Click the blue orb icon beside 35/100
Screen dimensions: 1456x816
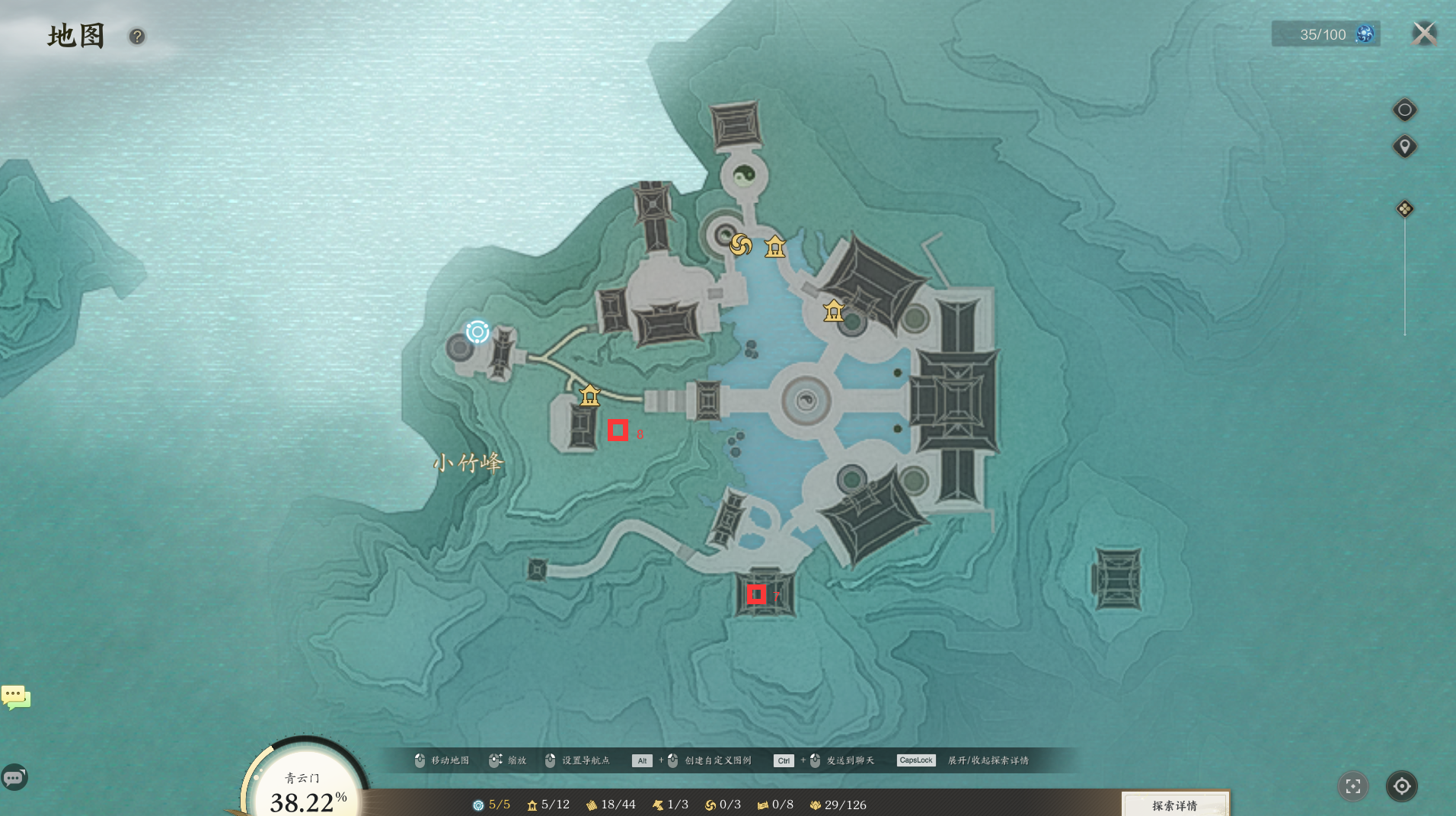[1365, 34]
